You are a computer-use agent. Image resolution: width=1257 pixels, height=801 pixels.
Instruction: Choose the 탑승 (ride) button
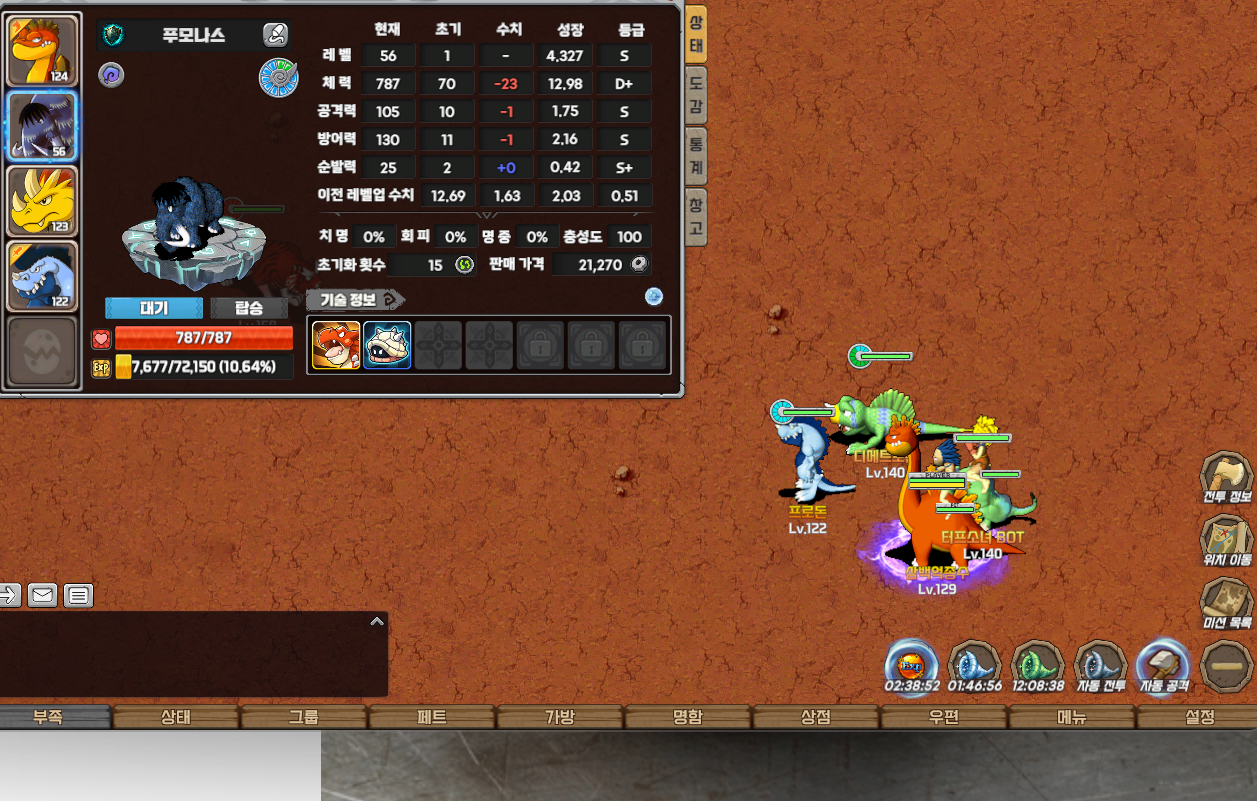[x=249, y=308]
